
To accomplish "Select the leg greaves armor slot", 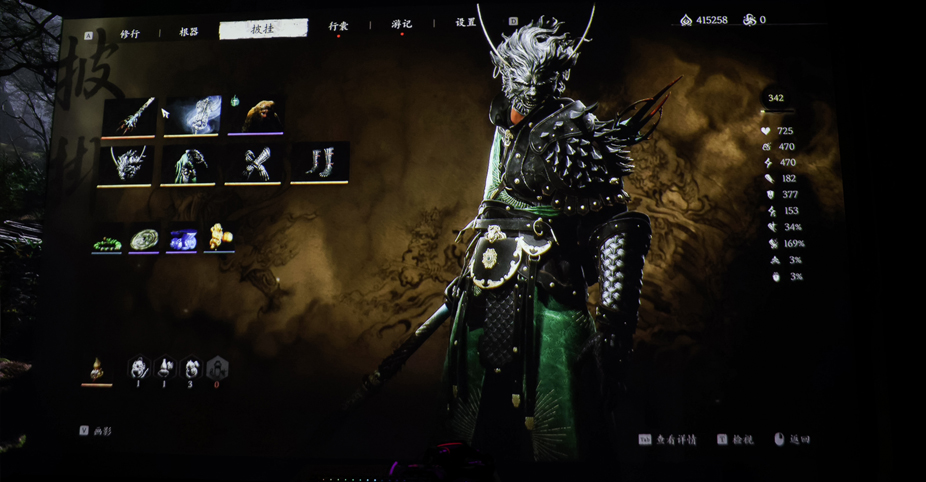I will [320, 162].
